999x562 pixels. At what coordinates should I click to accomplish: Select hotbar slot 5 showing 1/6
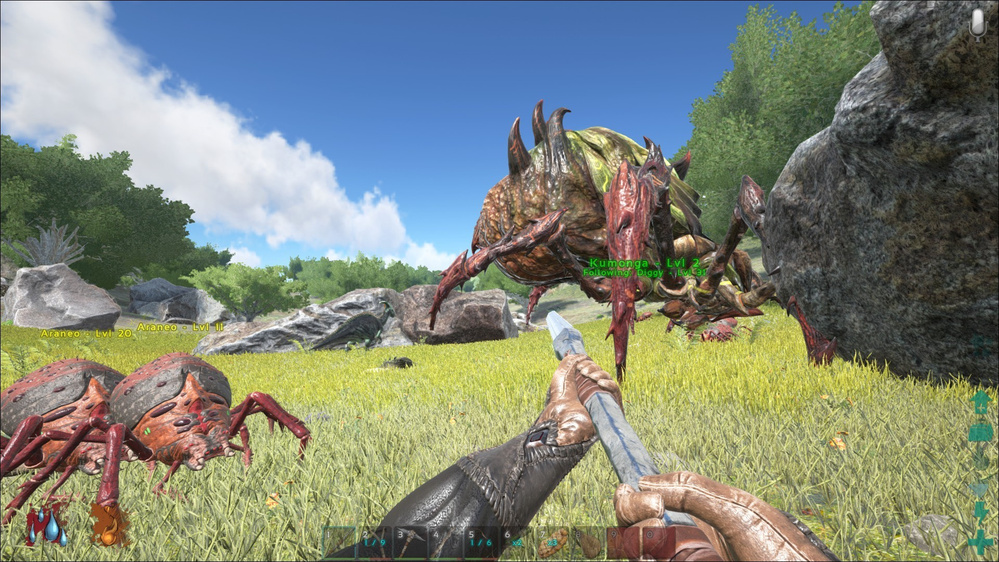click(x=481, y=542)
